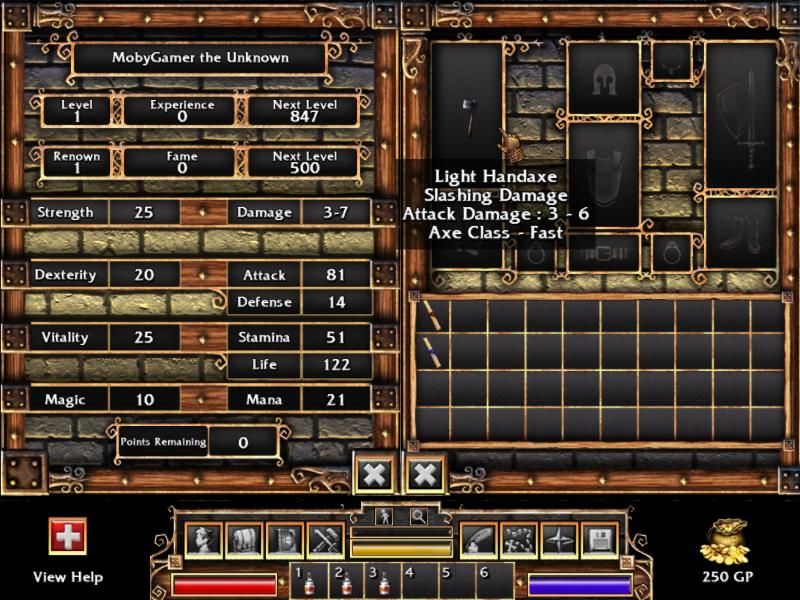Image resolution: width=800 pixels, height=600 pixels.
Task: Open the character portrait toolbar button
Action: [x=202, y=541]
